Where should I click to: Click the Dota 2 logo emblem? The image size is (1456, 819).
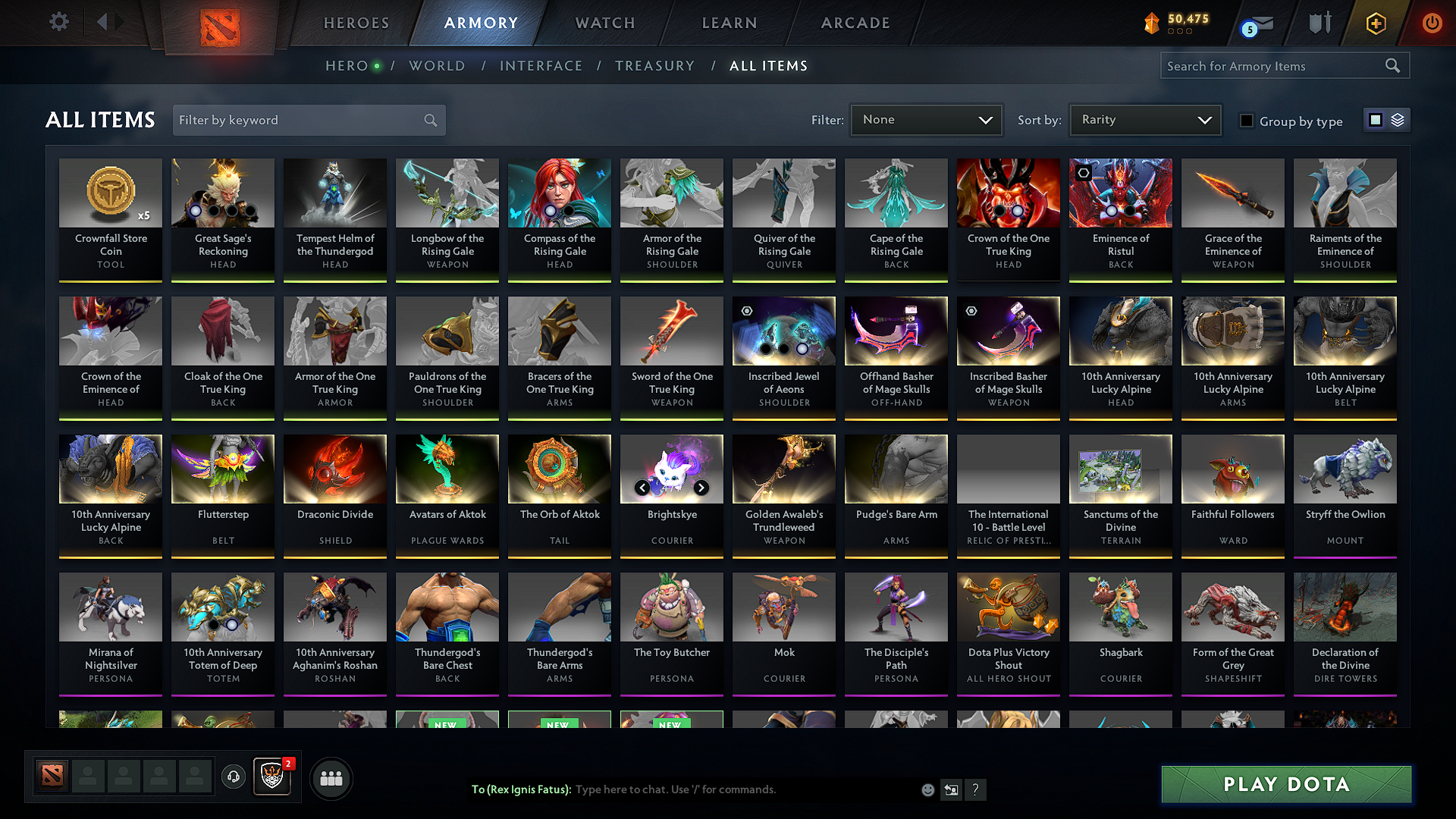click(x=221, y=23)
